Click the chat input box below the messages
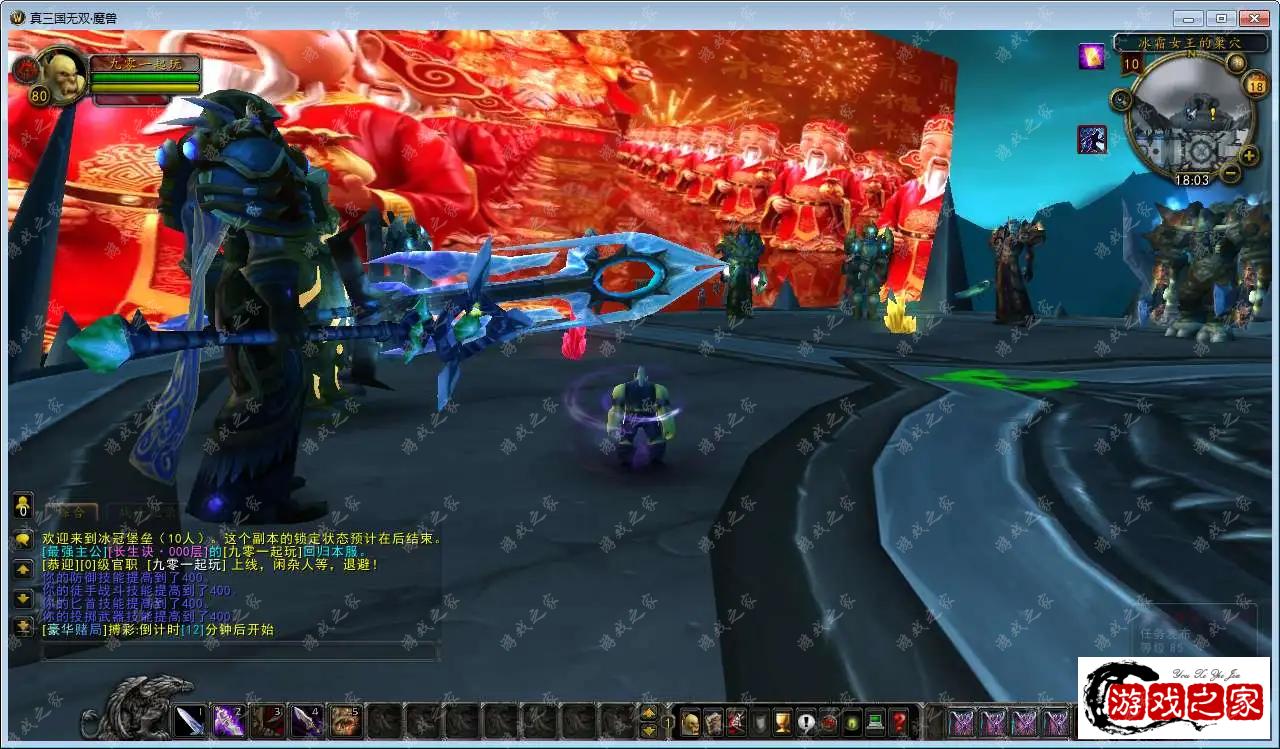Screen dimensions: 1280x749 tap(238, 652)
